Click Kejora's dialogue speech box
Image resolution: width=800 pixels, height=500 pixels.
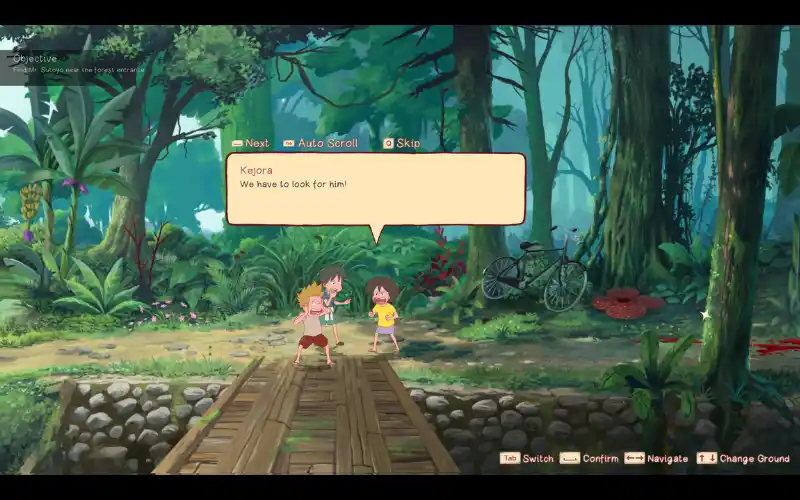click(x=375, y=189)
